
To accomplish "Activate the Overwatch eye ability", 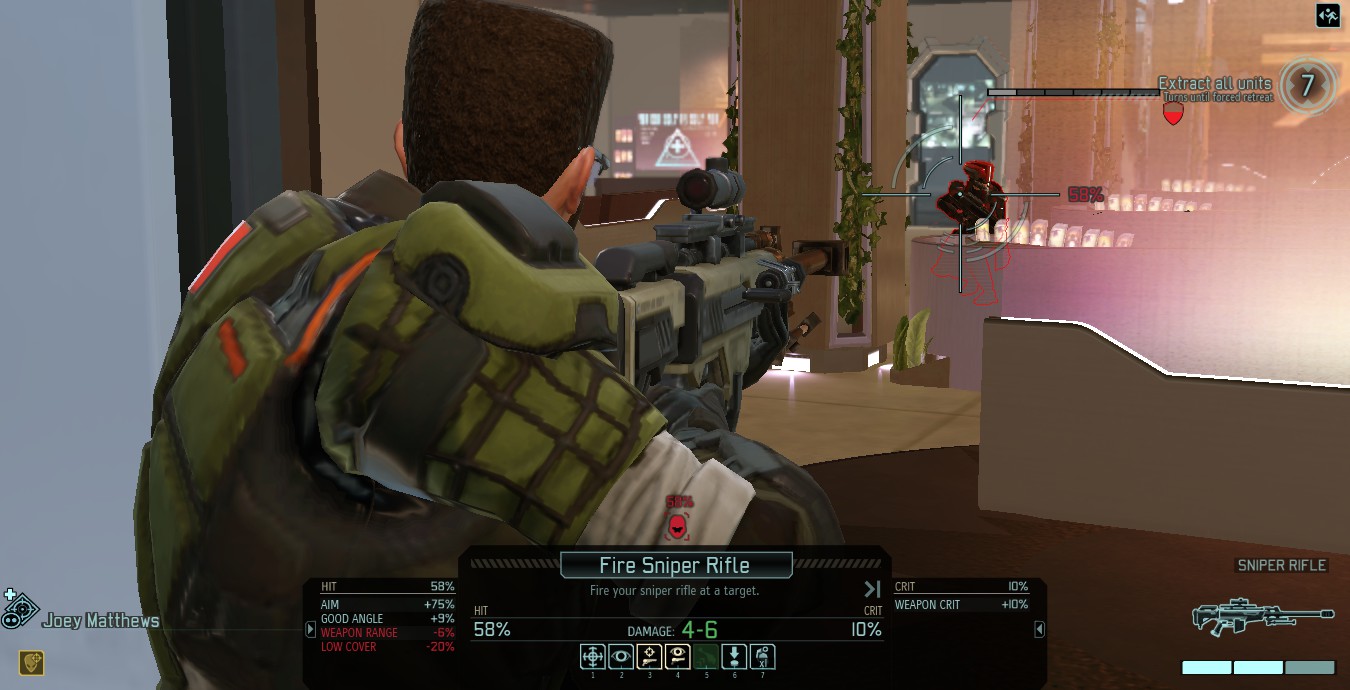I will click(x=620, y=656).
